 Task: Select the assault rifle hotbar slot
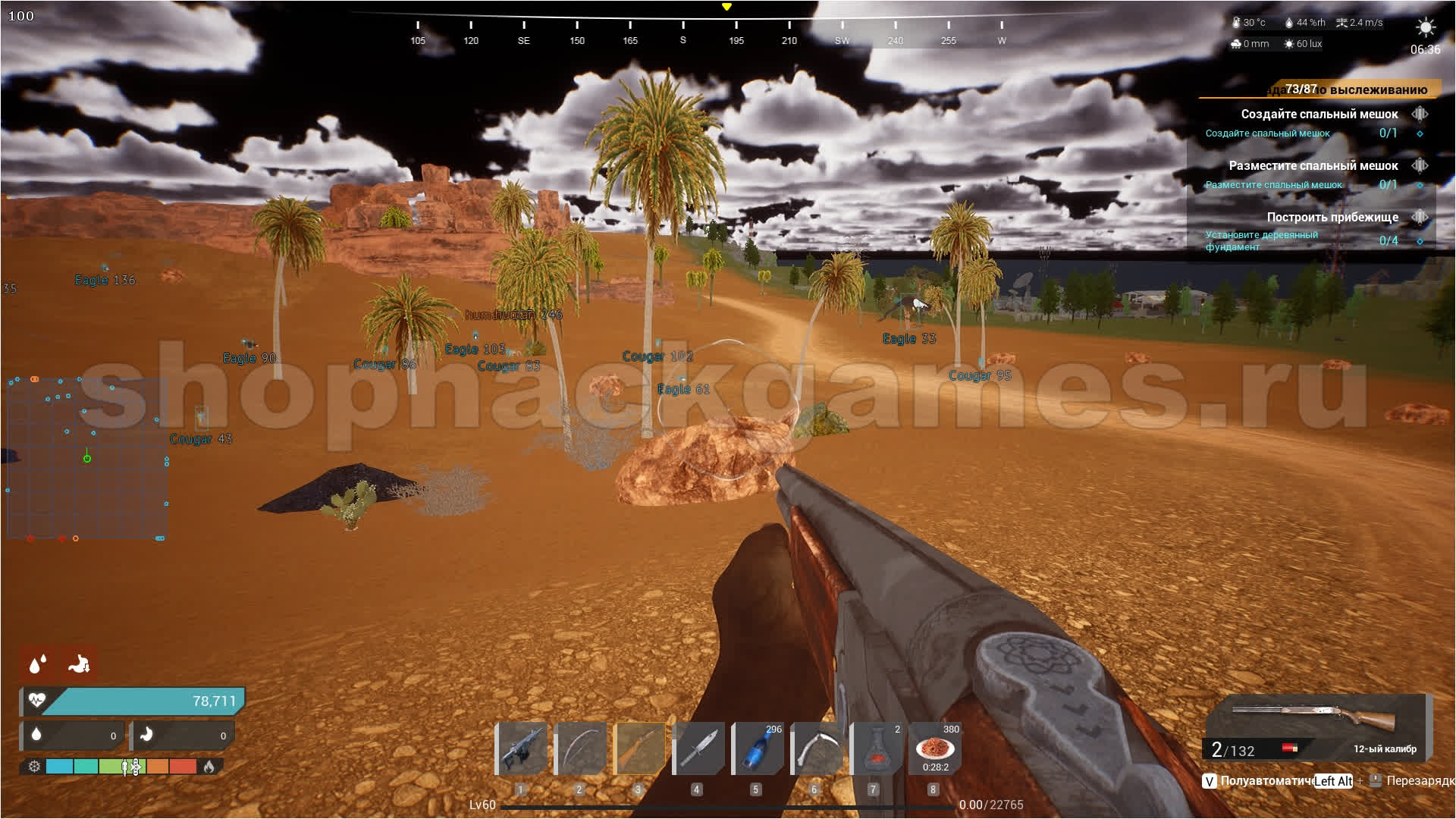point(522,748)
